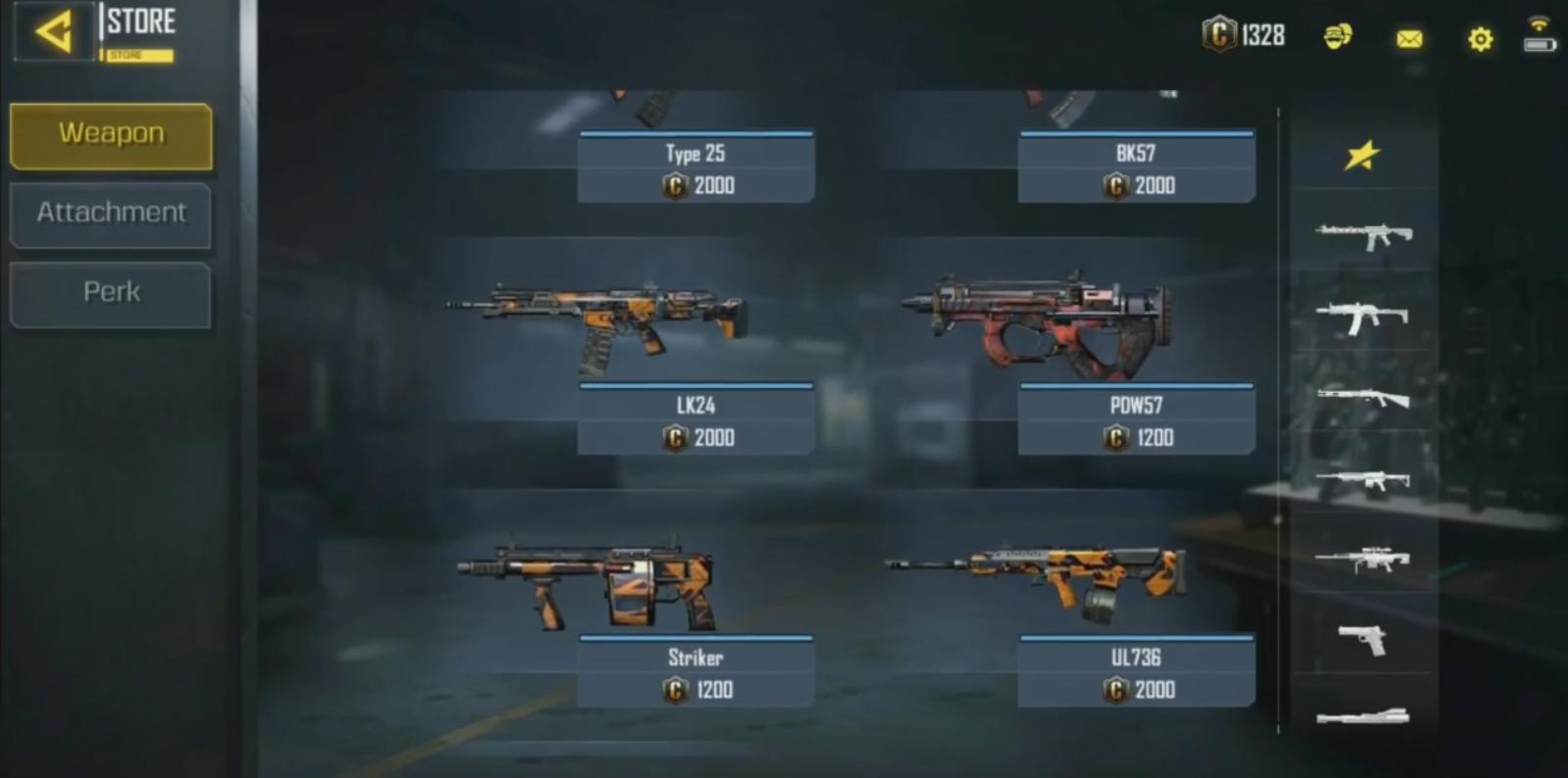Tap the credits balance showing 1328
1568x778 pixels.
click(1245, 35)
